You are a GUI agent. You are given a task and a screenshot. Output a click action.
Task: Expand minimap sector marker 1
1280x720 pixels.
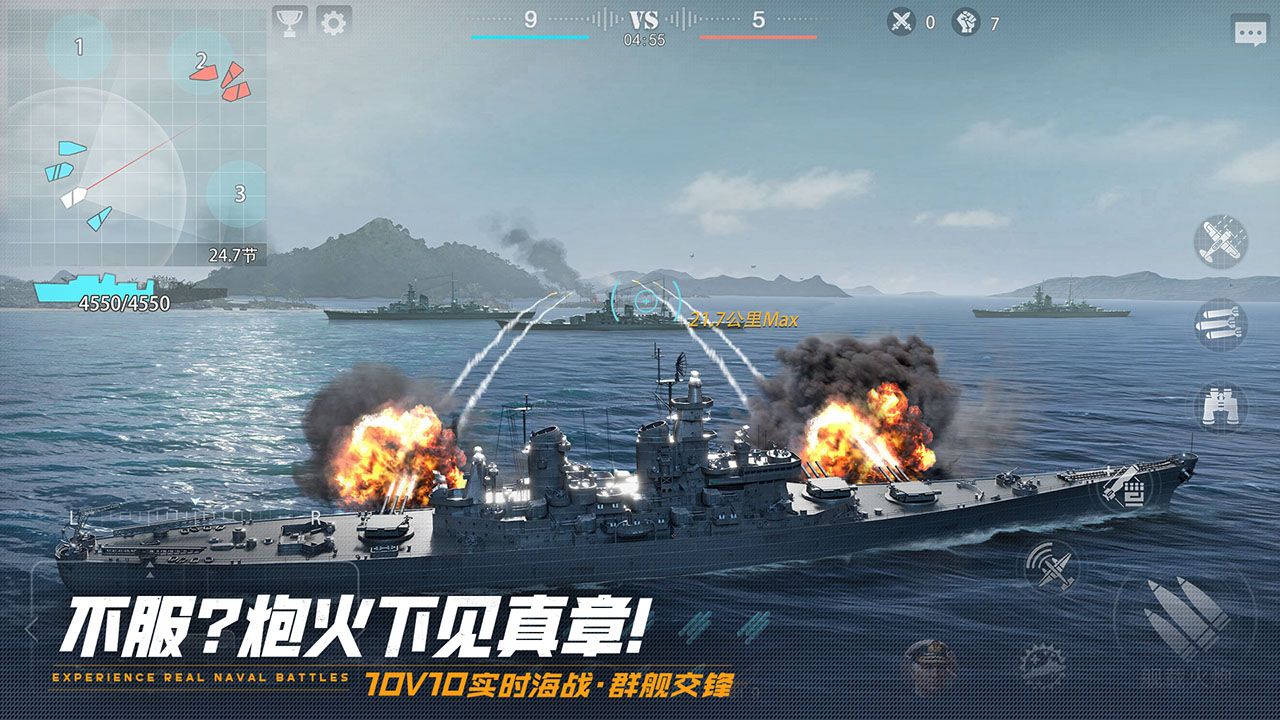tap(78, 46)
